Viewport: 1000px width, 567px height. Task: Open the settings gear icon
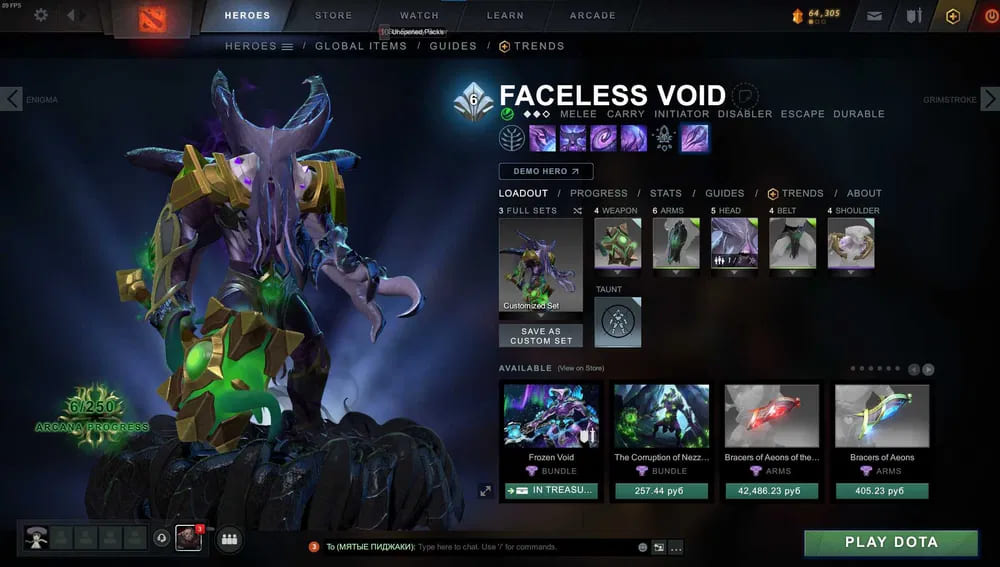41,15
